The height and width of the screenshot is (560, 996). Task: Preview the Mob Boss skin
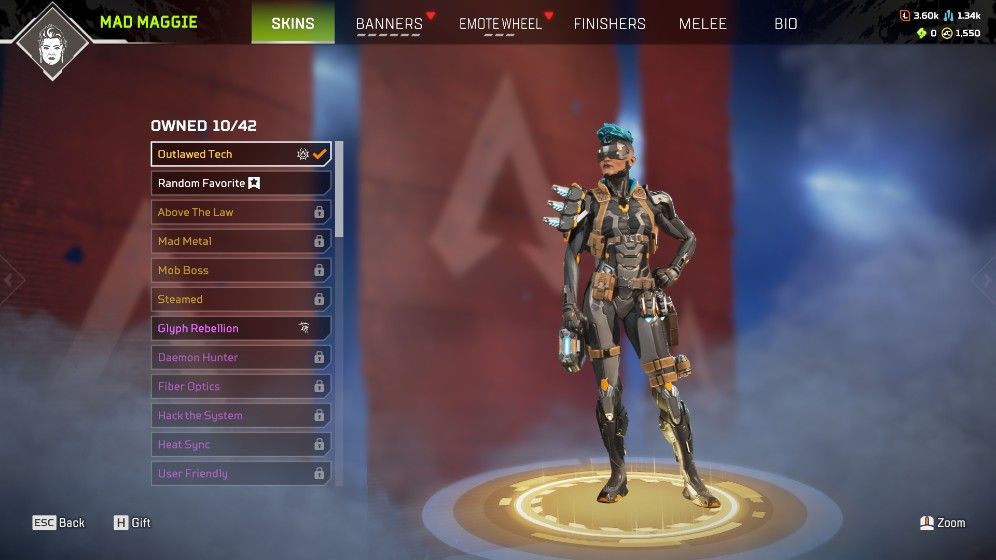[241, 270]
